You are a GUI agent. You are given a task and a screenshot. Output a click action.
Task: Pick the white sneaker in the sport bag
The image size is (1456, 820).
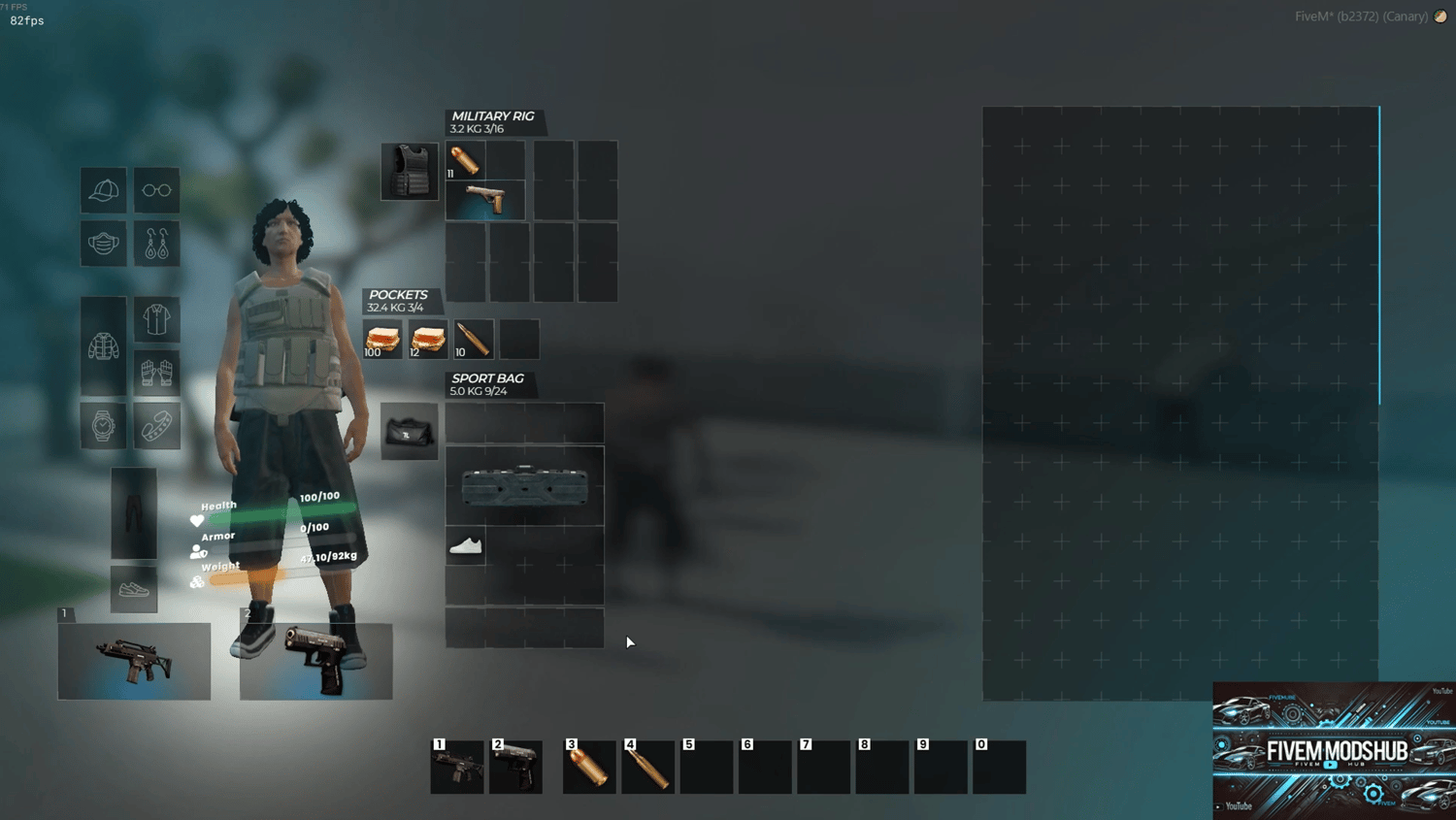tap(466, 546)
